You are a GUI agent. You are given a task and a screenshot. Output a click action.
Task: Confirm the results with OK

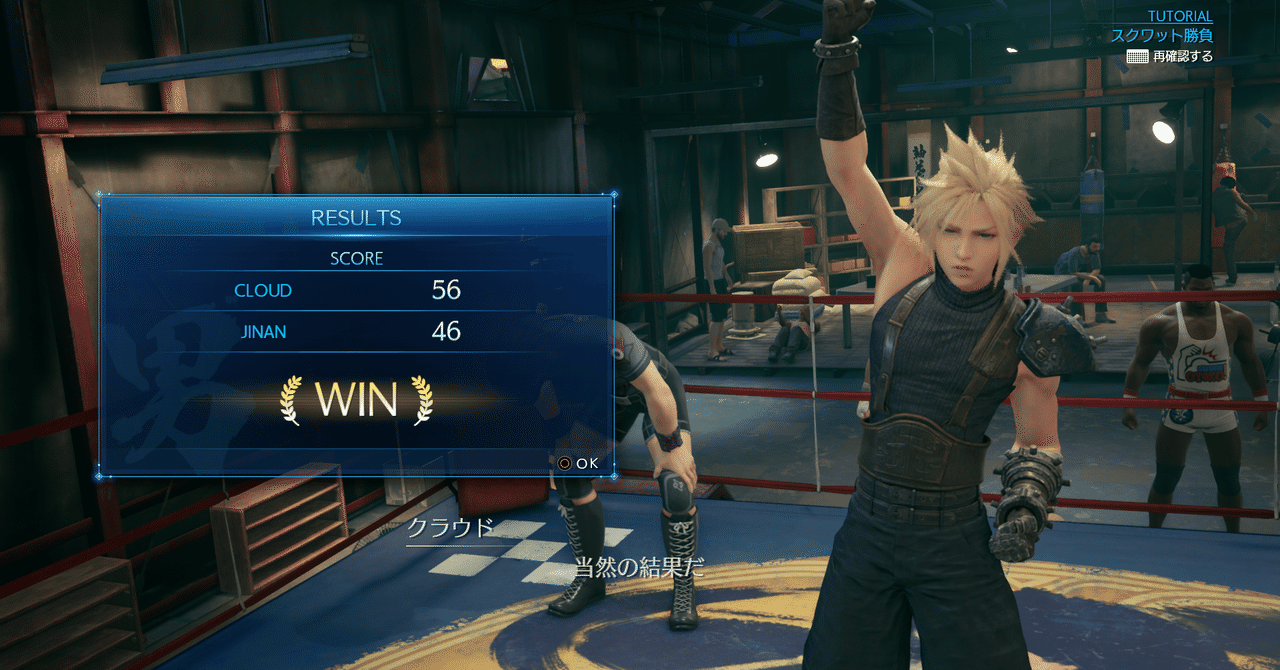point(577,463)
